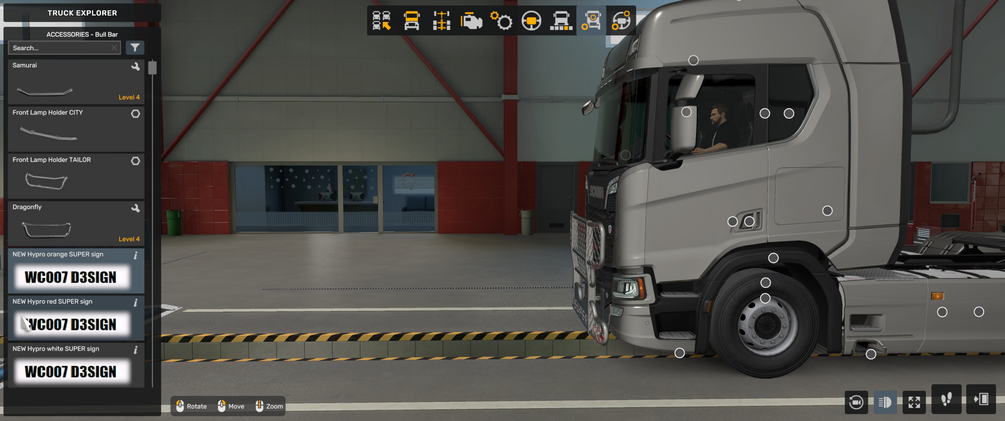Select the steering wheel interior category
This screenshot has width=1005, height=421.
coord(531,20)
